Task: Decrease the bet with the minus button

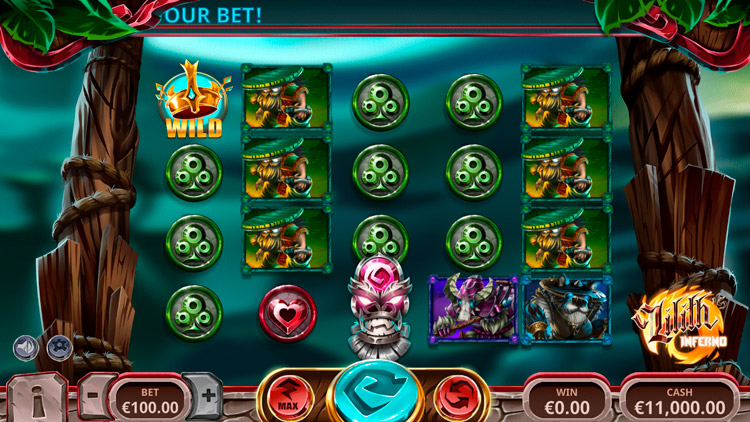Action: click(x=93, y=395)
